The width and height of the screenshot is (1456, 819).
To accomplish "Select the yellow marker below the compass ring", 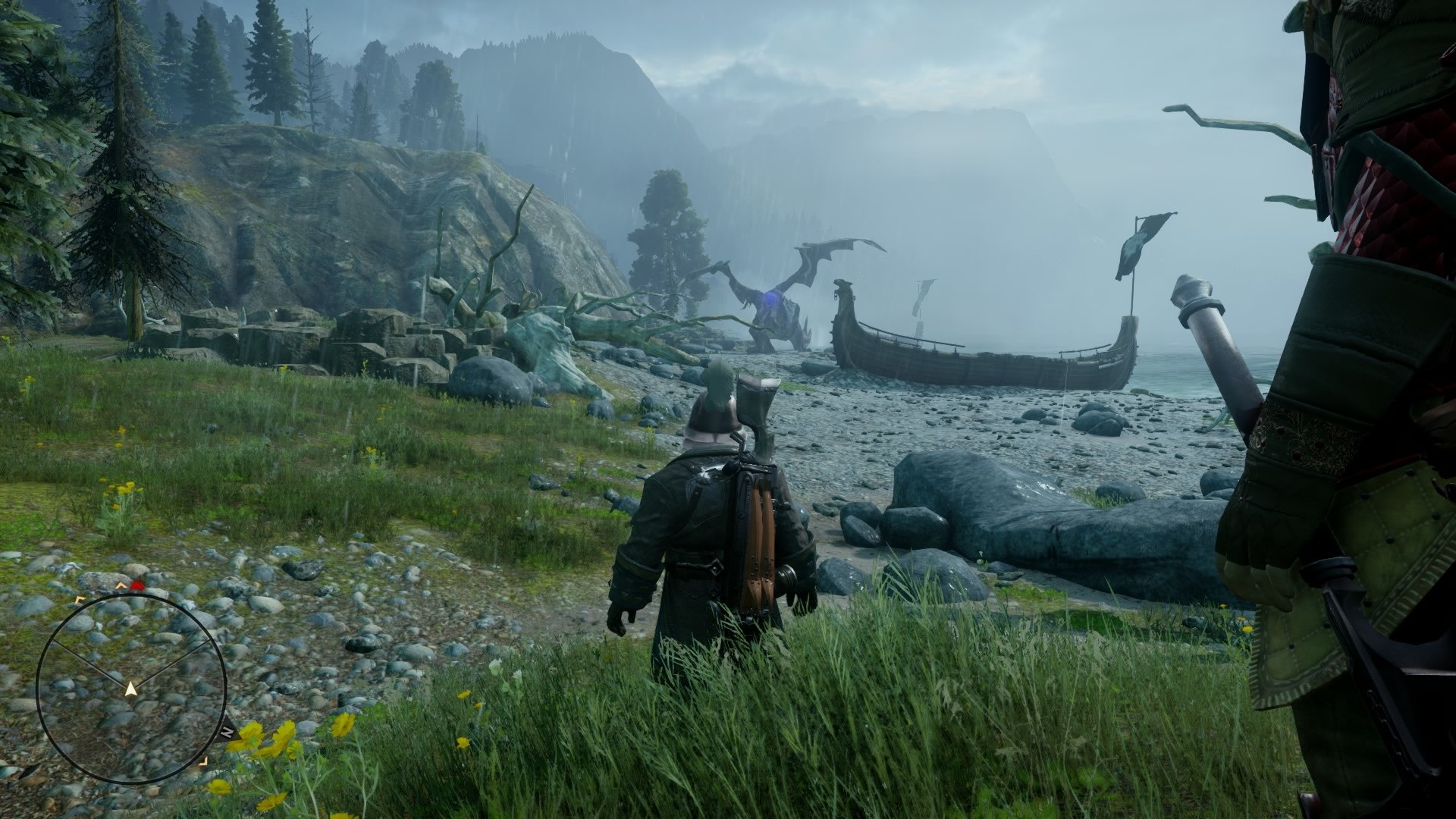I will (x=203, y=761).
